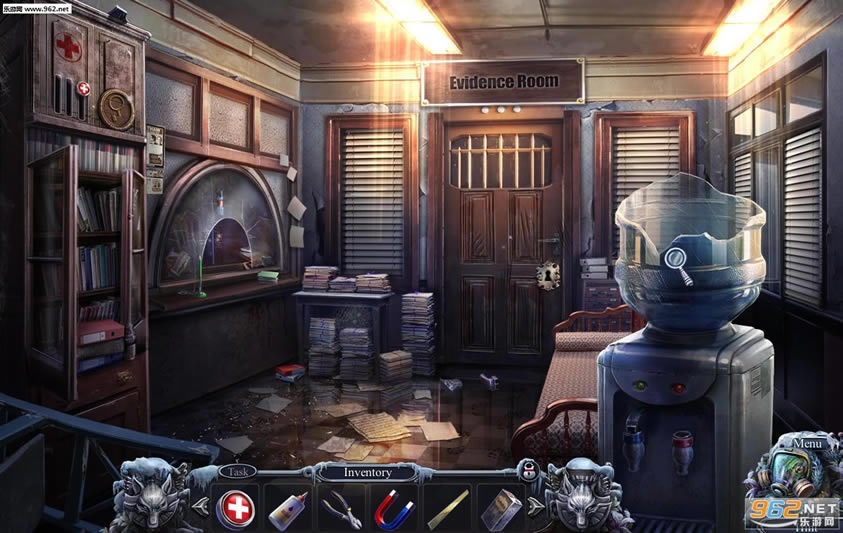Pick the glue bottle from inventory
This screenshot has width=843, height=533.
click(x=288, y=508)
